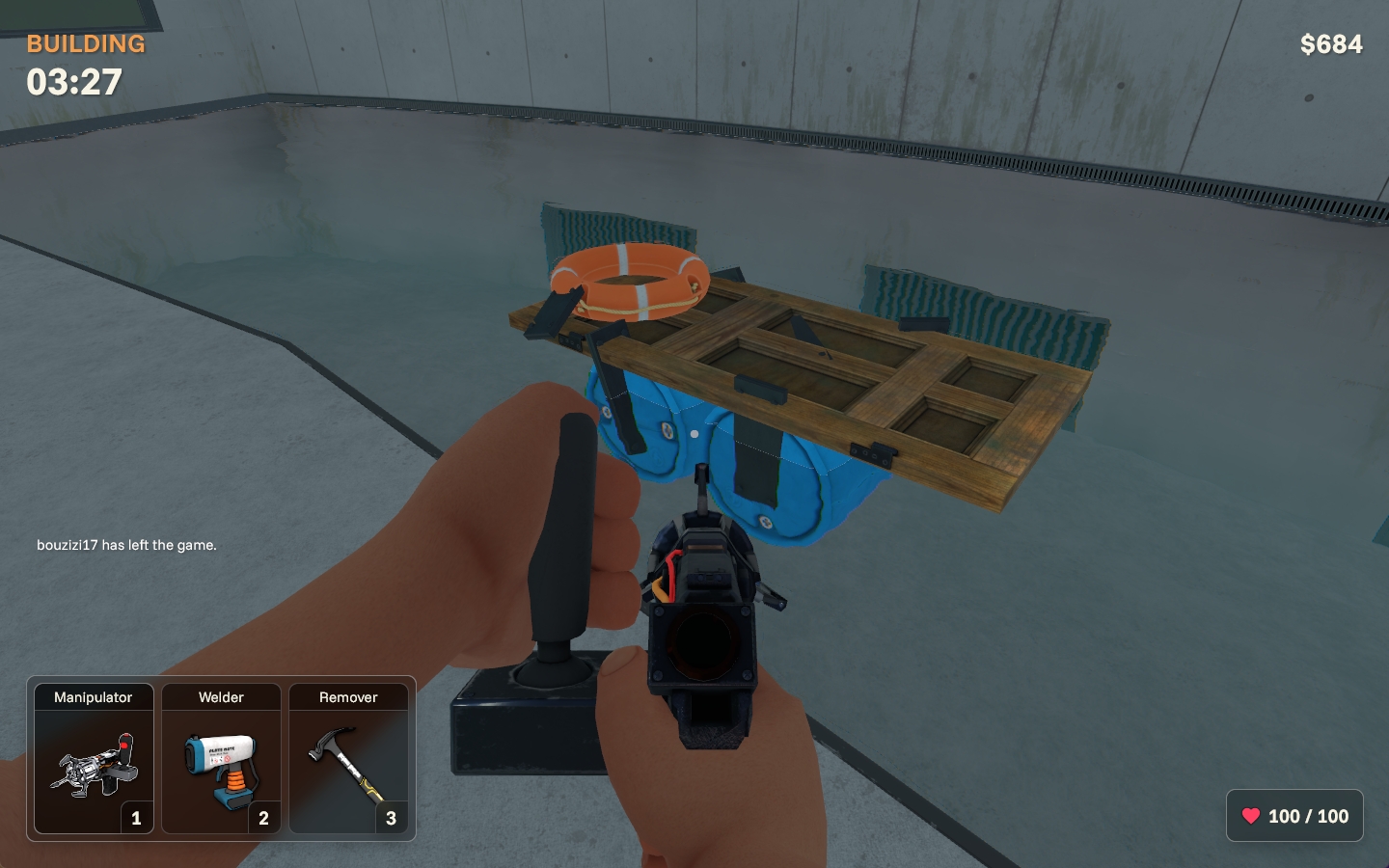The height and width of the screenshot is (868, 1389).
Task: Choose the Remover hammer slot
Action: [x=348, y=759]
